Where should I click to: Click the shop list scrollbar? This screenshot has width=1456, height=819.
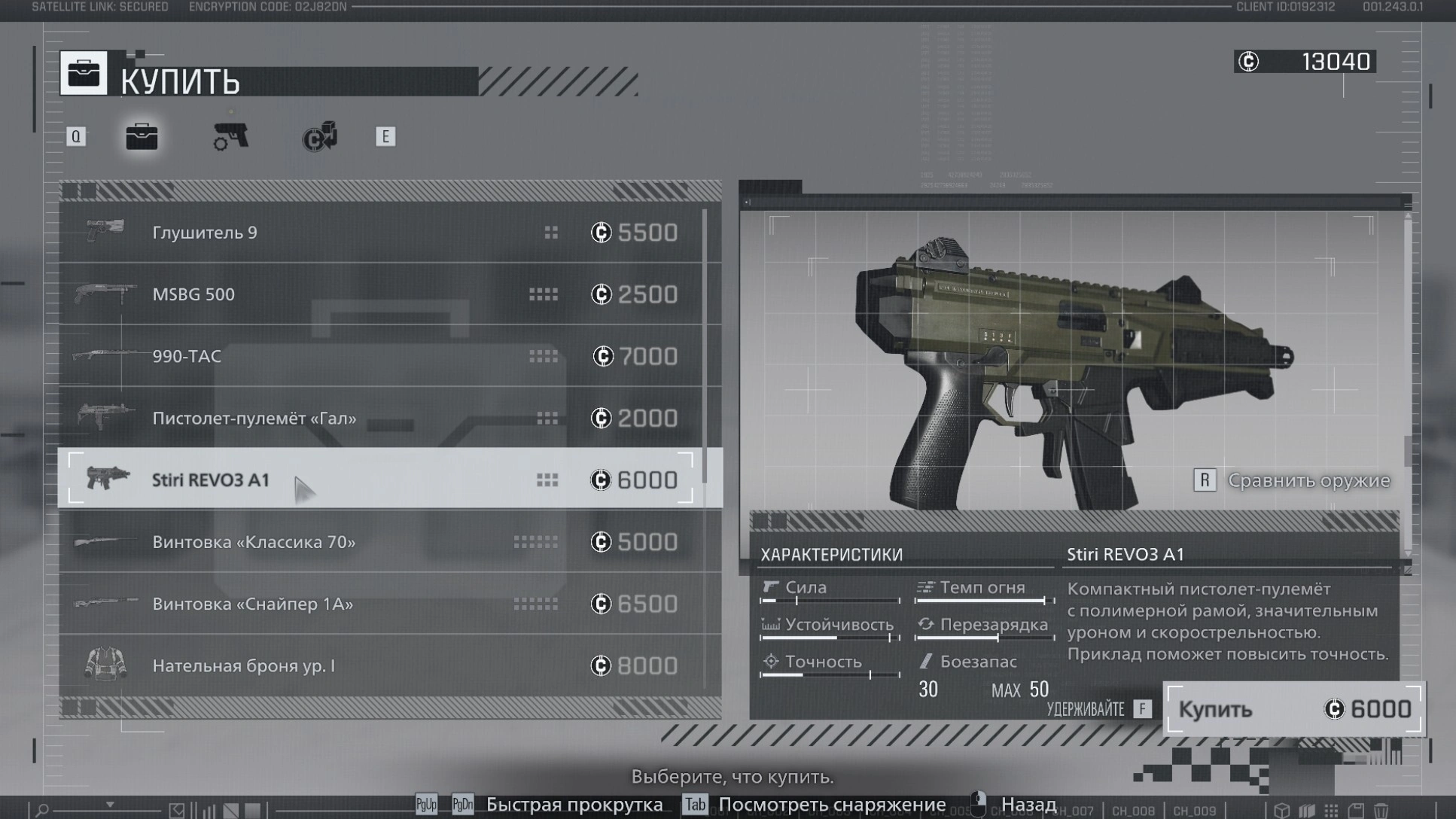coord(705,346)
